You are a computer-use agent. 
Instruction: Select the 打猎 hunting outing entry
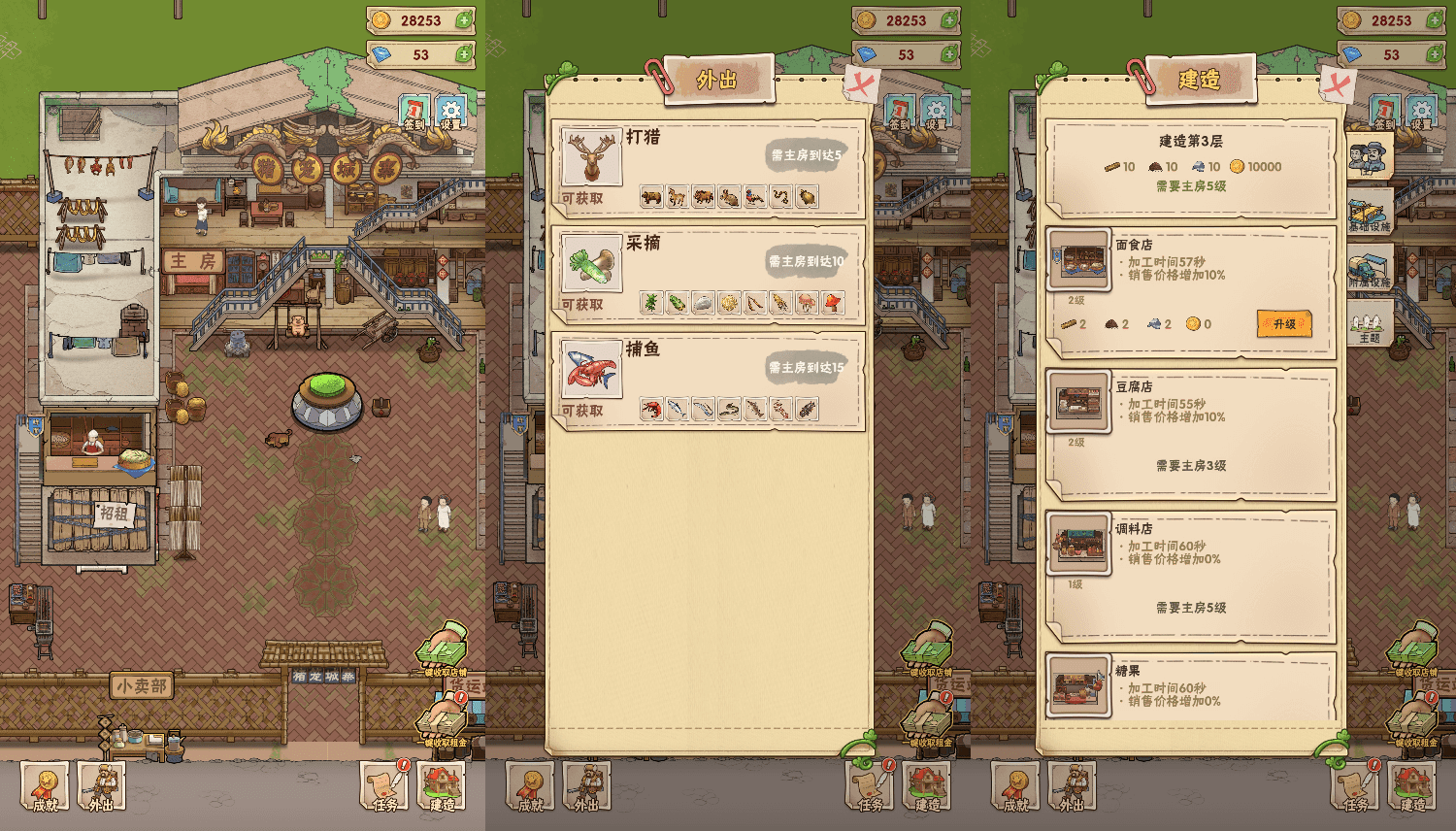point(707,166)
